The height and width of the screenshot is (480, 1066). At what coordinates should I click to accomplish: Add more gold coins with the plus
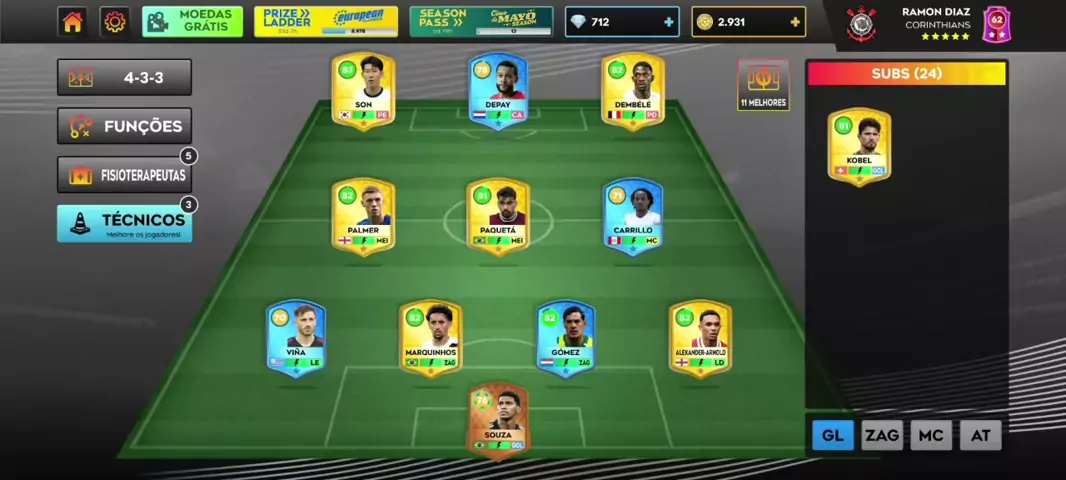tap(794, 22)
